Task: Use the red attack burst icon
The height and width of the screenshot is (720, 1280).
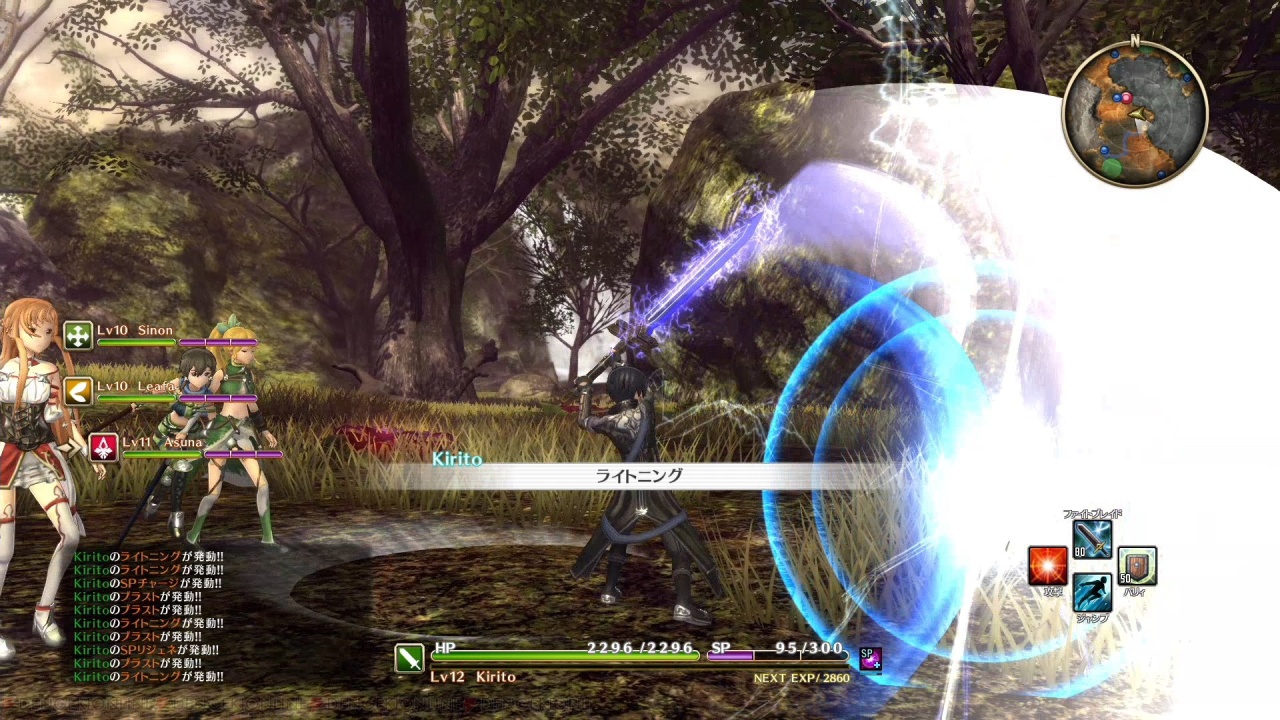Action: click(1047, 566)
